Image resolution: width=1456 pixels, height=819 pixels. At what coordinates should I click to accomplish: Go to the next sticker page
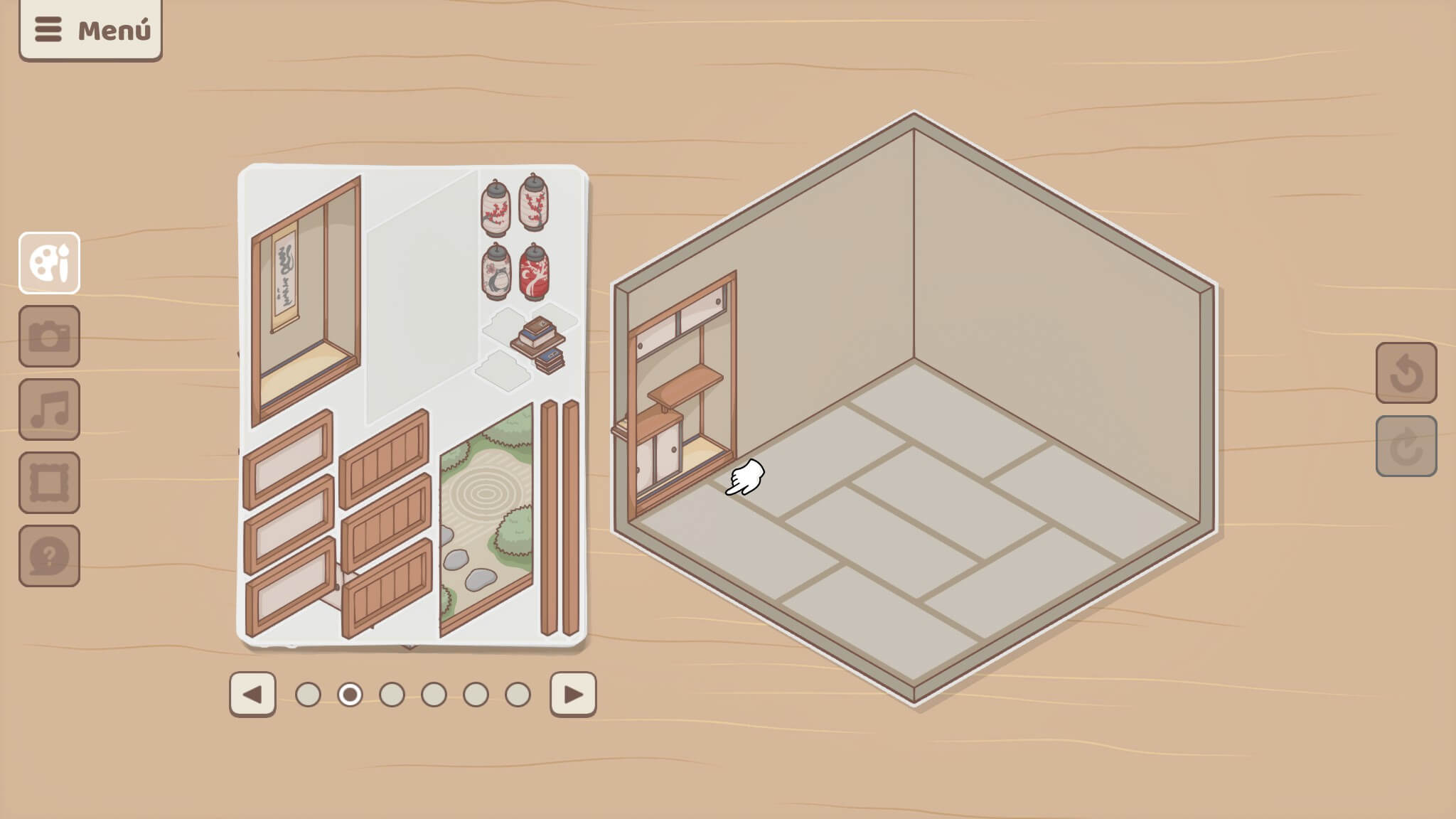point(573,695)
